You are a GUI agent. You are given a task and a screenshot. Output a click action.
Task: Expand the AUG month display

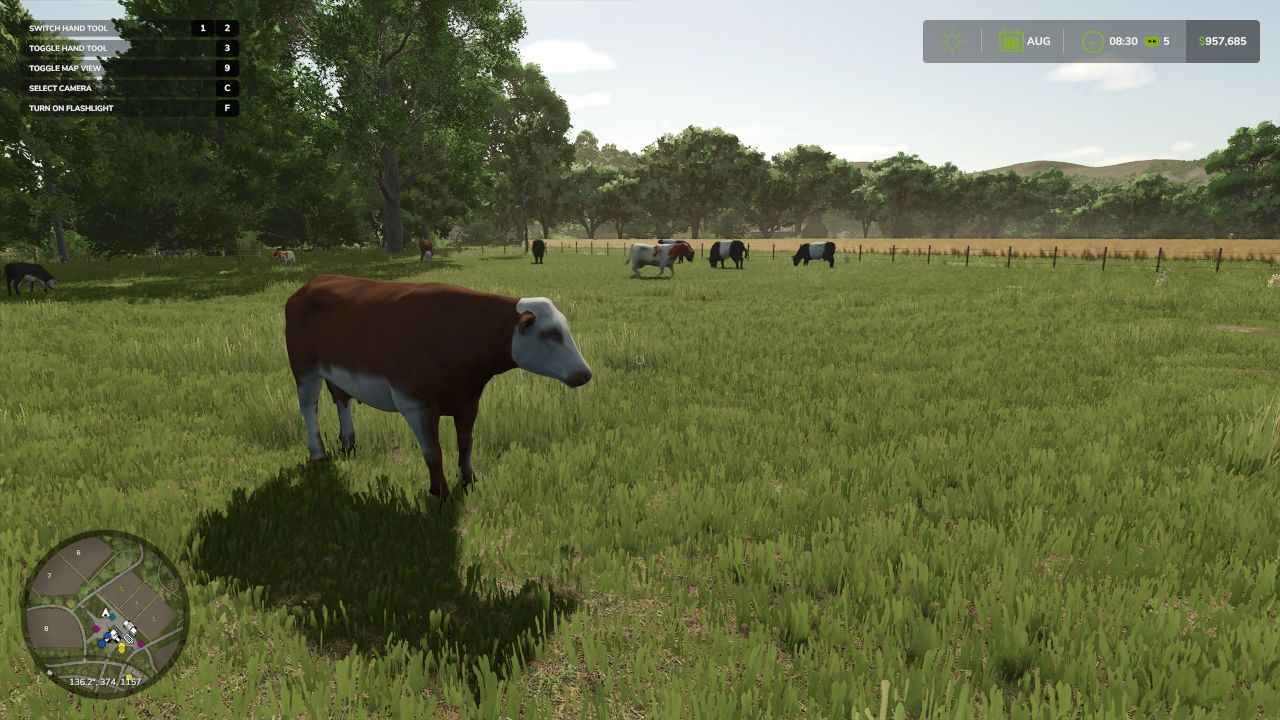coord(1037,41)
